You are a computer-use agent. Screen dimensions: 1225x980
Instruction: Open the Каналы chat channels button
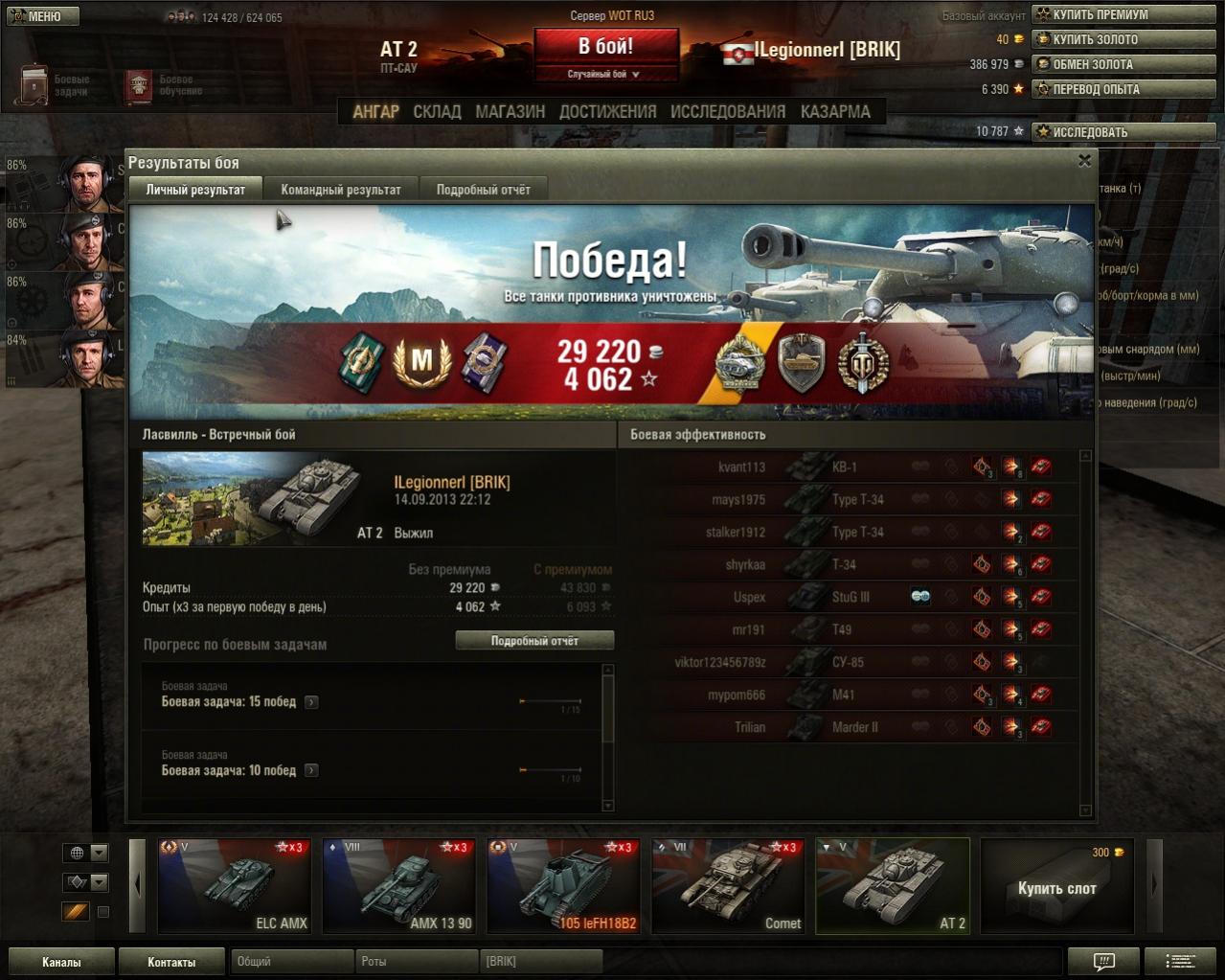(x=61, y=962)
